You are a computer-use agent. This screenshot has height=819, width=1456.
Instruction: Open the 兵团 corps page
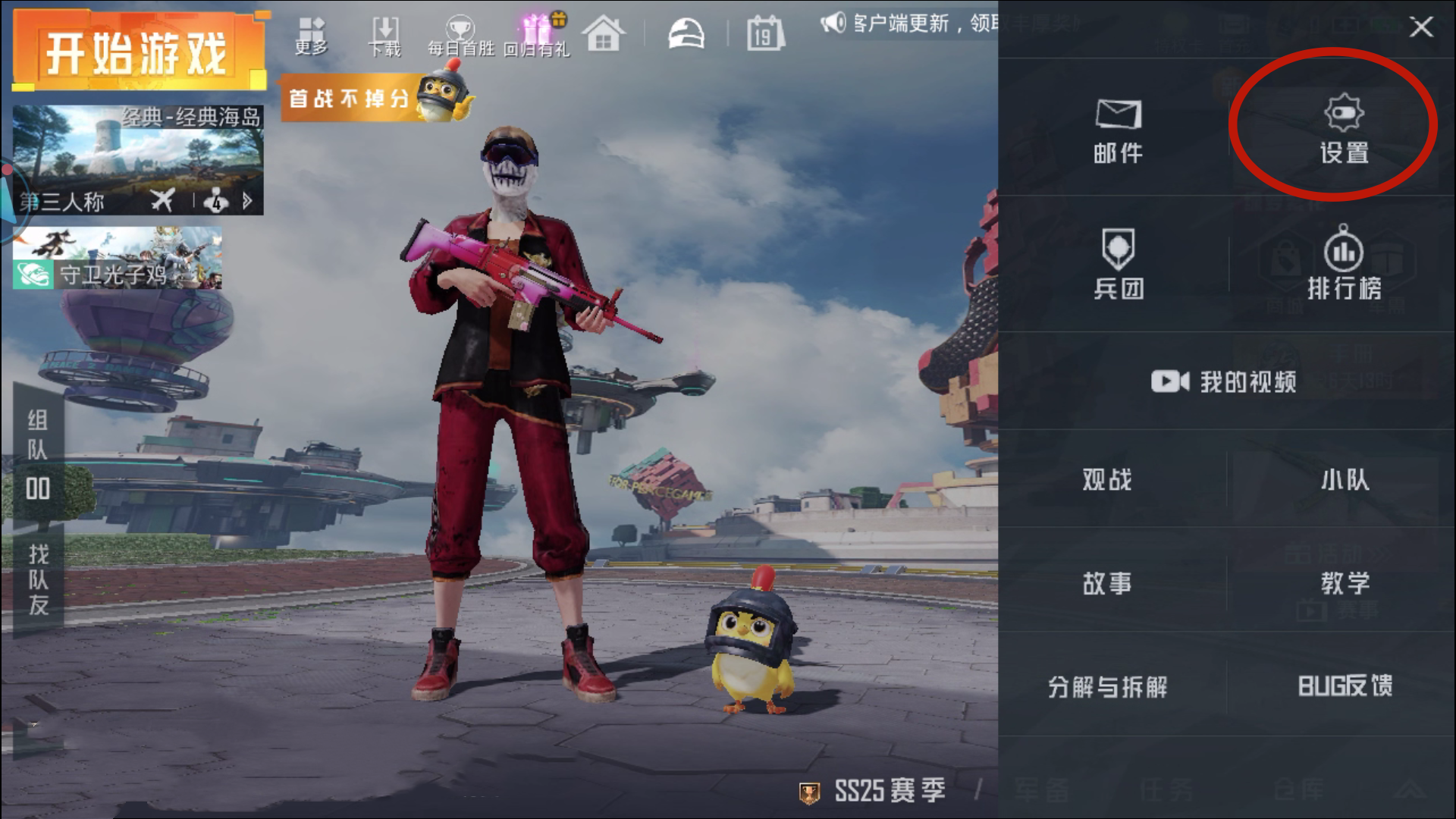coord(1118,264)
